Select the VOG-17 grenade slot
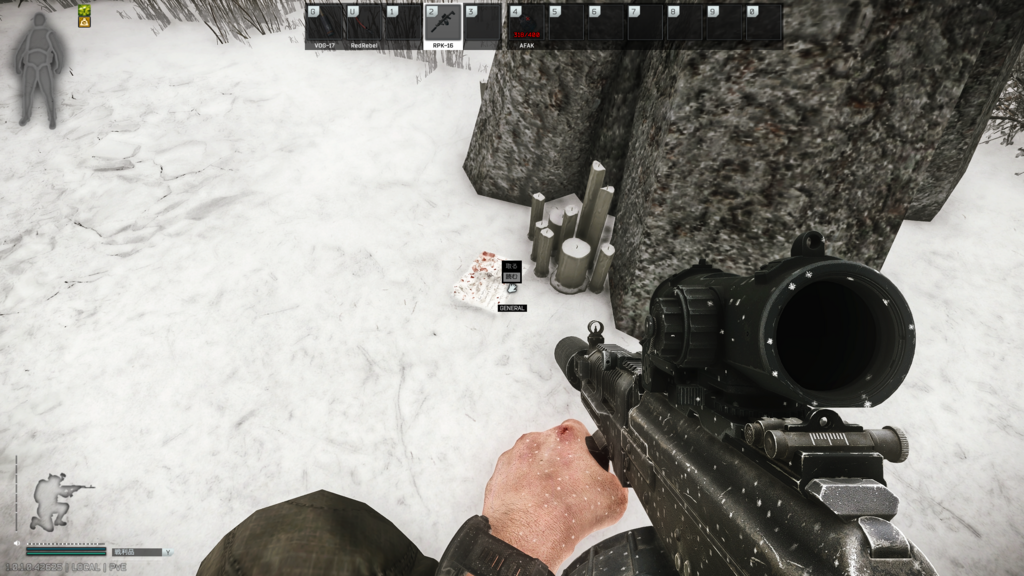The image size is (1024, 576). click(x=325, y=24)
